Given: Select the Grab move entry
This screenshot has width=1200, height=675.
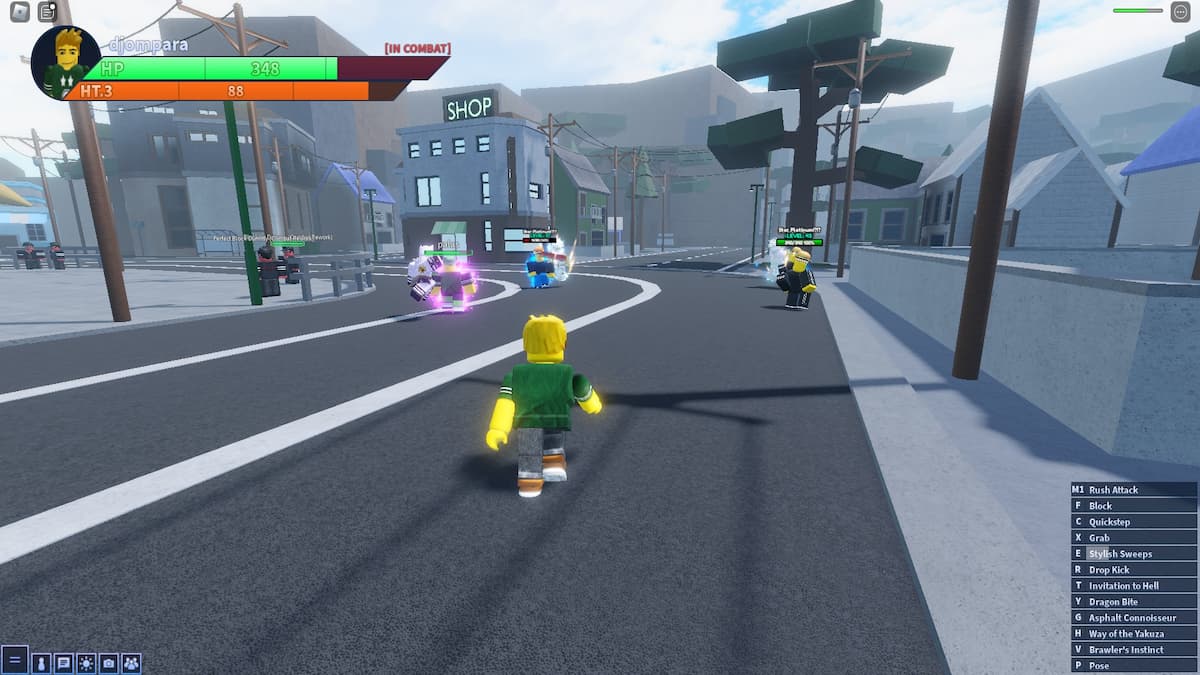Looking at the screenshot, I should pos(1134,538).
